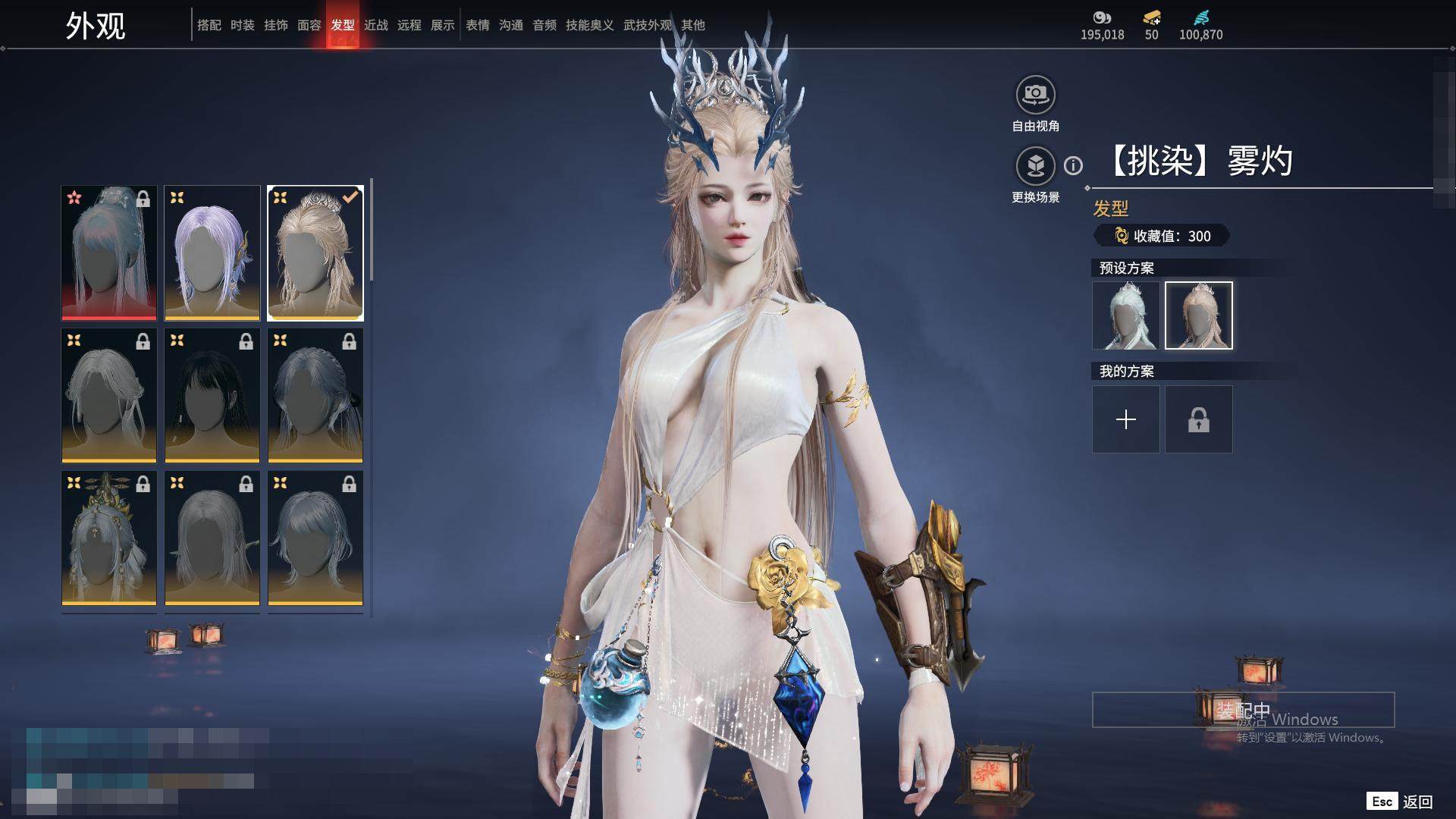The height and width of the screenshot is (819, 1456).
Task: Open the 技能奥义 skill tab
Action: [589, 25]
